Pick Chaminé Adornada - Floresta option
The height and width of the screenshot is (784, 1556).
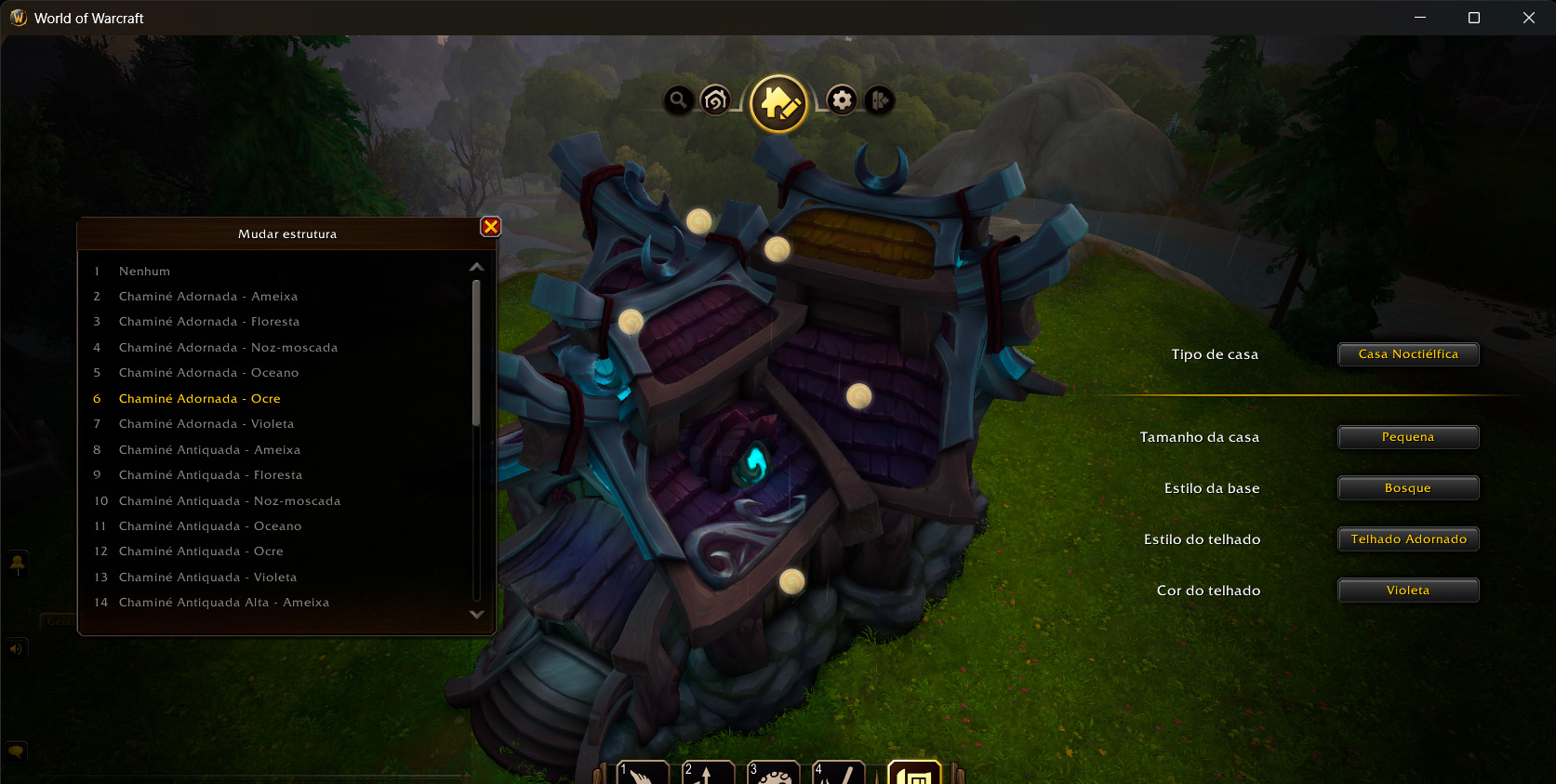[x=208, y=322]
